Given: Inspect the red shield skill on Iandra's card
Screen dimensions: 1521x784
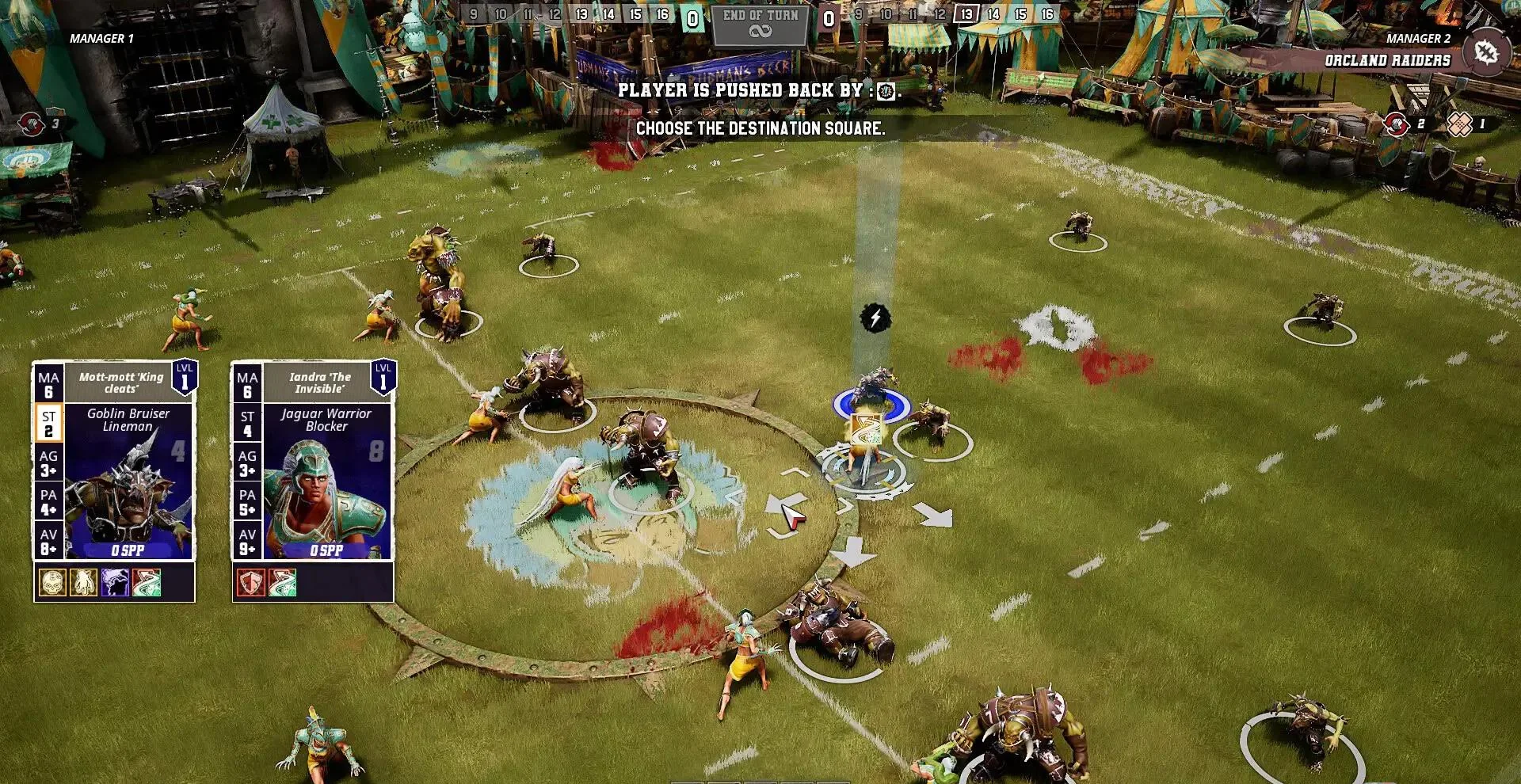Looking at the screenshot, I should click(251, 582).
